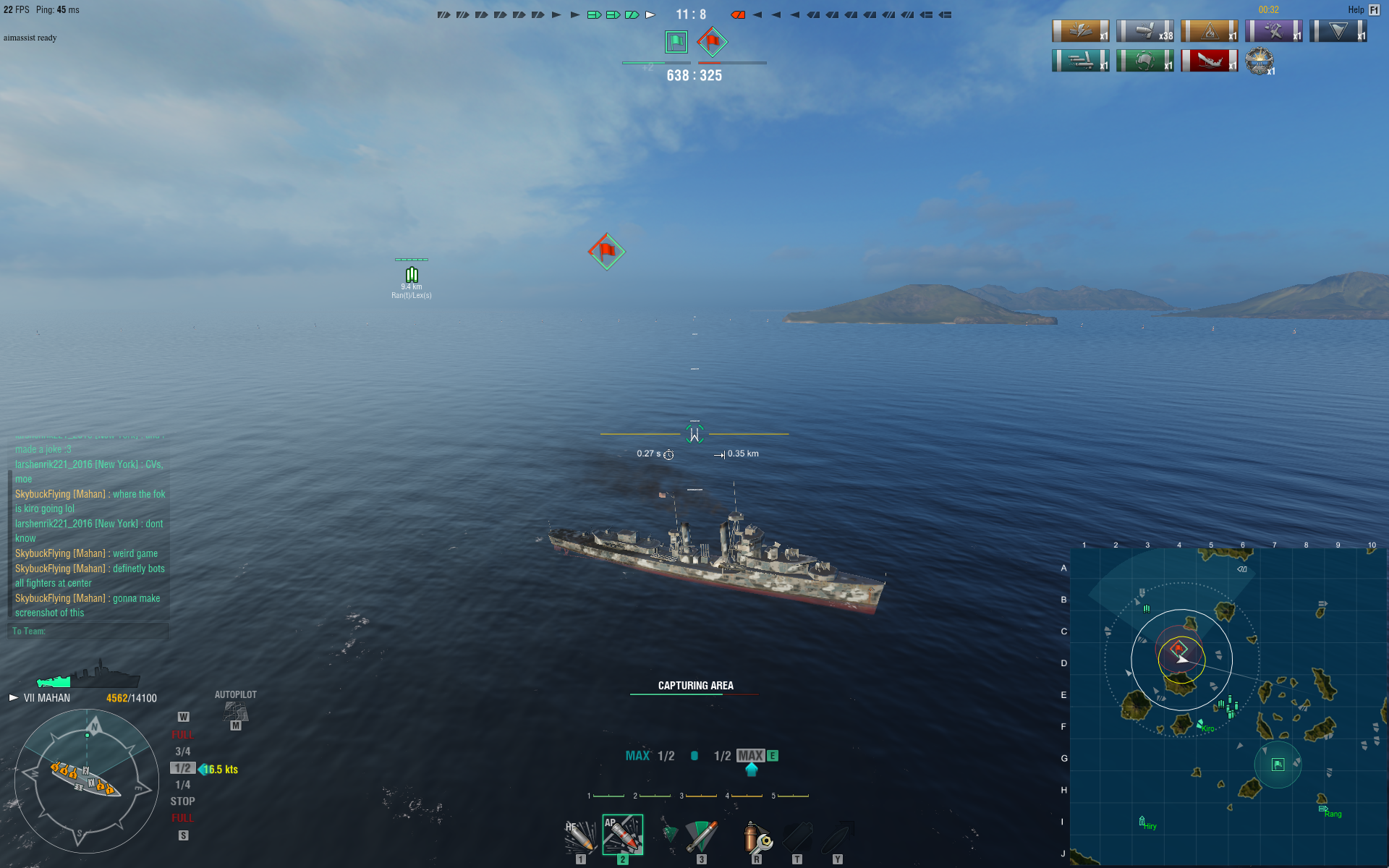Activate the Damage Control Party consumable

pos(756,836)
